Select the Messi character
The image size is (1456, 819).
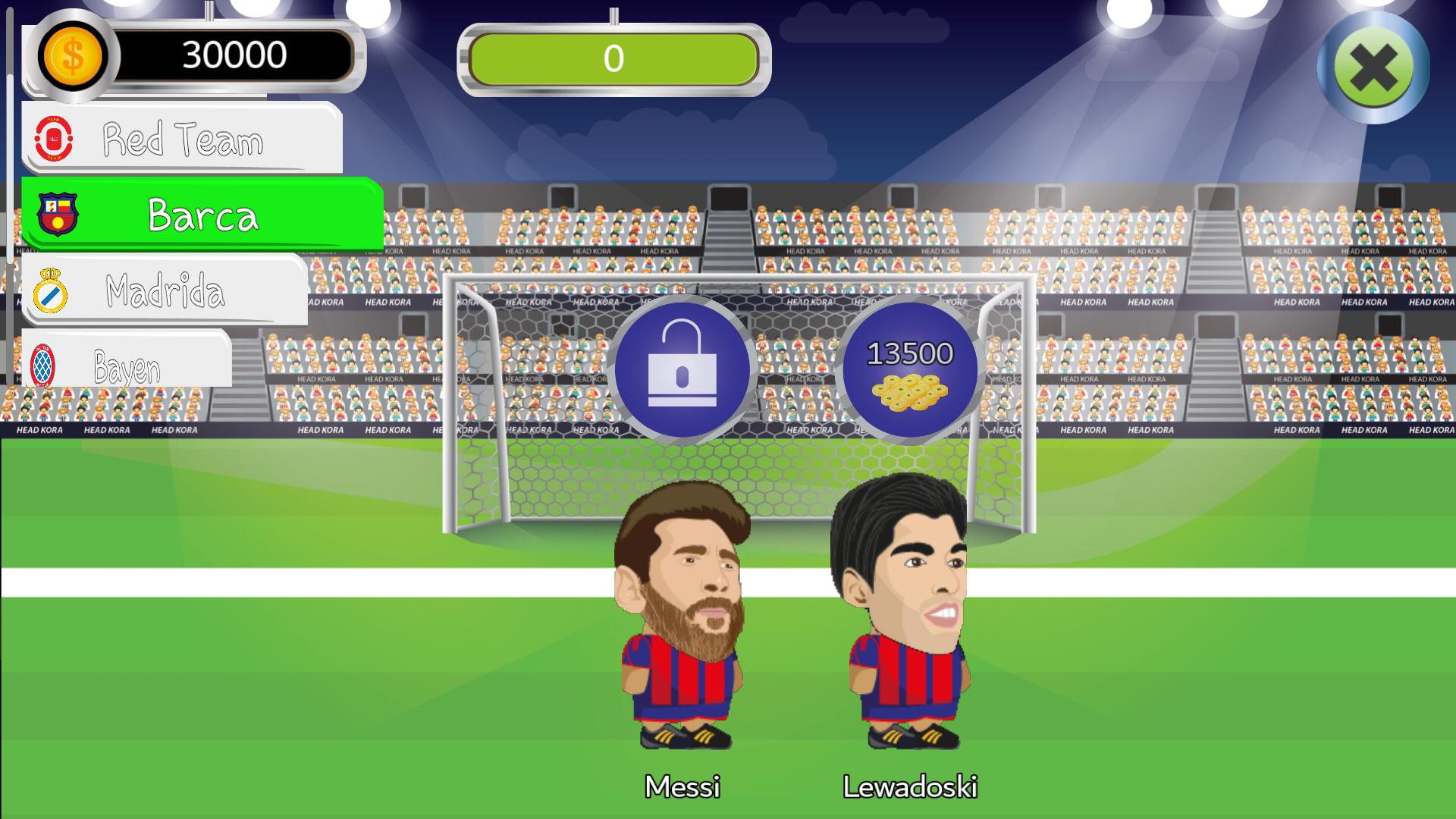682,607
